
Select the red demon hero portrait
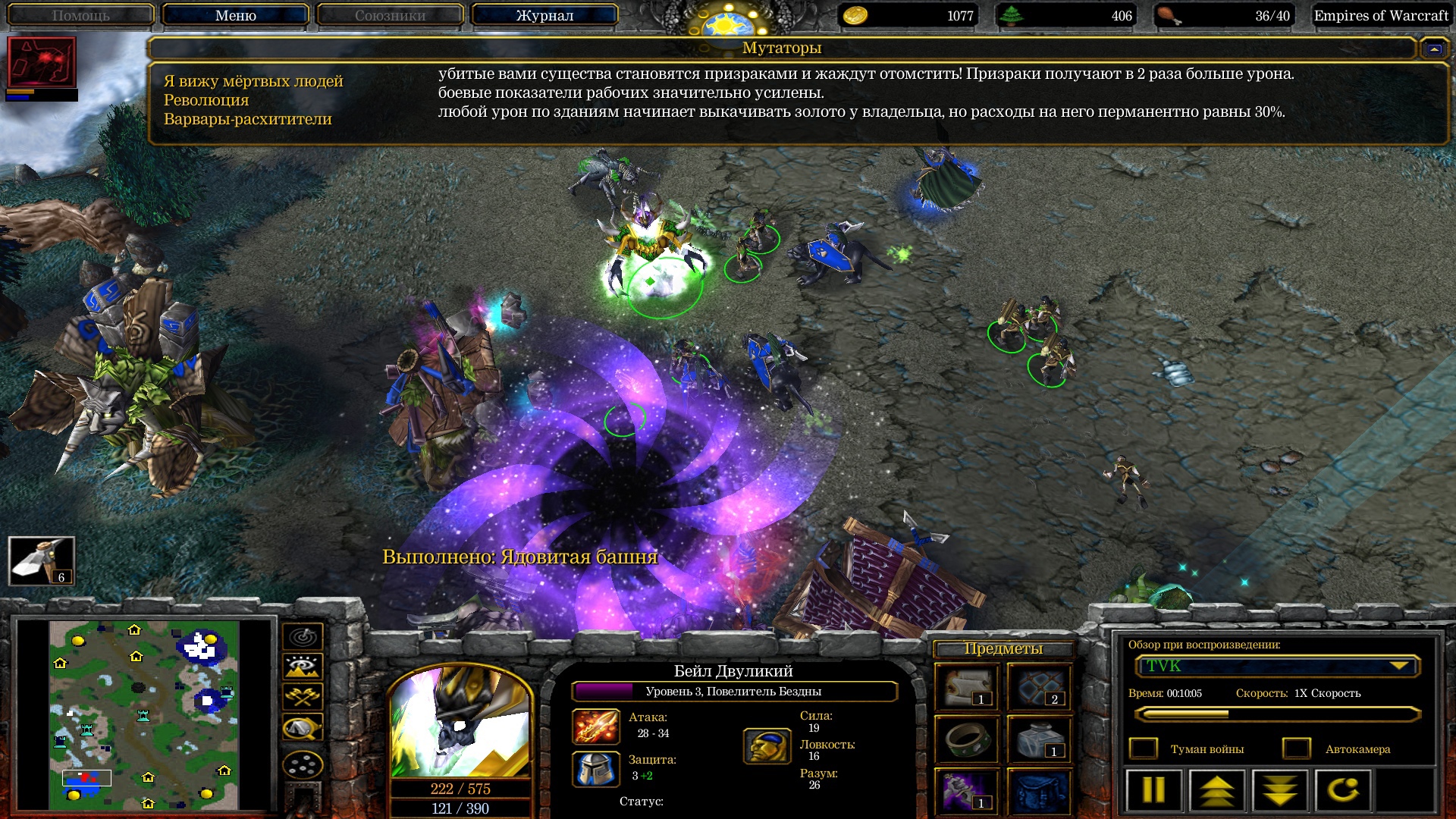pos(42,62)
